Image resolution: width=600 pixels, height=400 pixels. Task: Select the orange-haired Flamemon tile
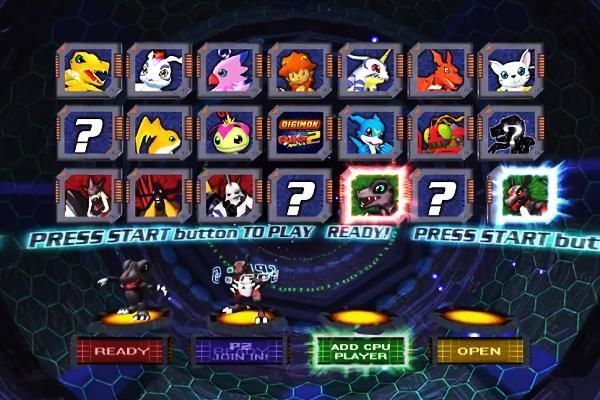[x=299, y=71]
